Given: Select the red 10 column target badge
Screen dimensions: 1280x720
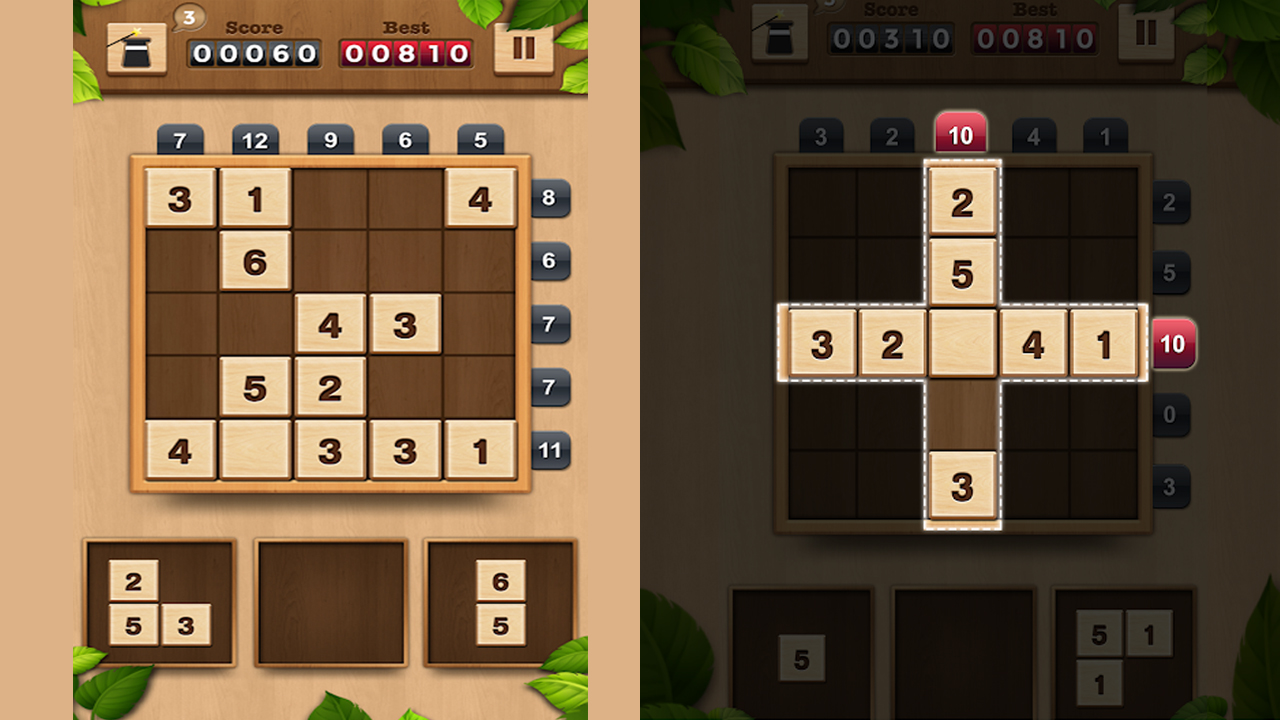Looking at the screenshot, I should (961, 132).
